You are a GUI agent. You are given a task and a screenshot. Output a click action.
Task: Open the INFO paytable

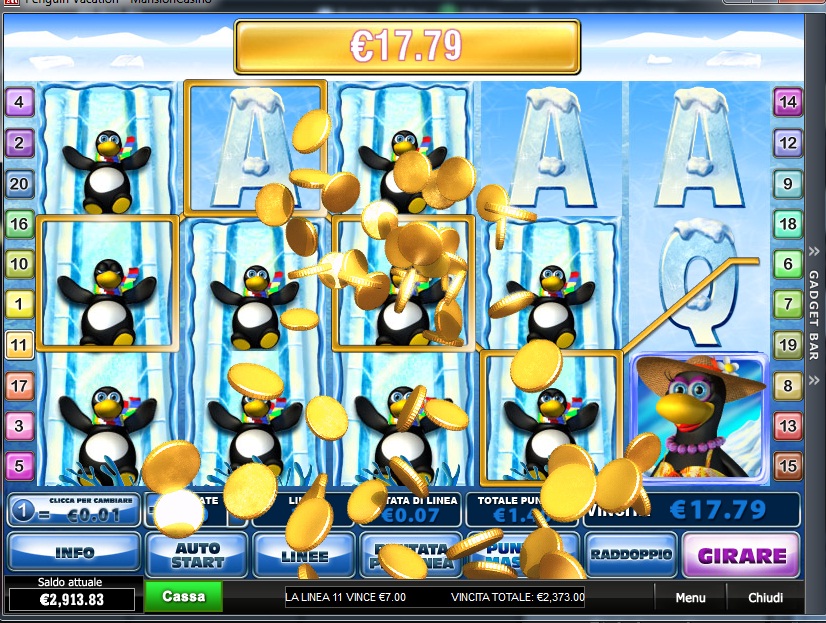click(x=74, y=552)
